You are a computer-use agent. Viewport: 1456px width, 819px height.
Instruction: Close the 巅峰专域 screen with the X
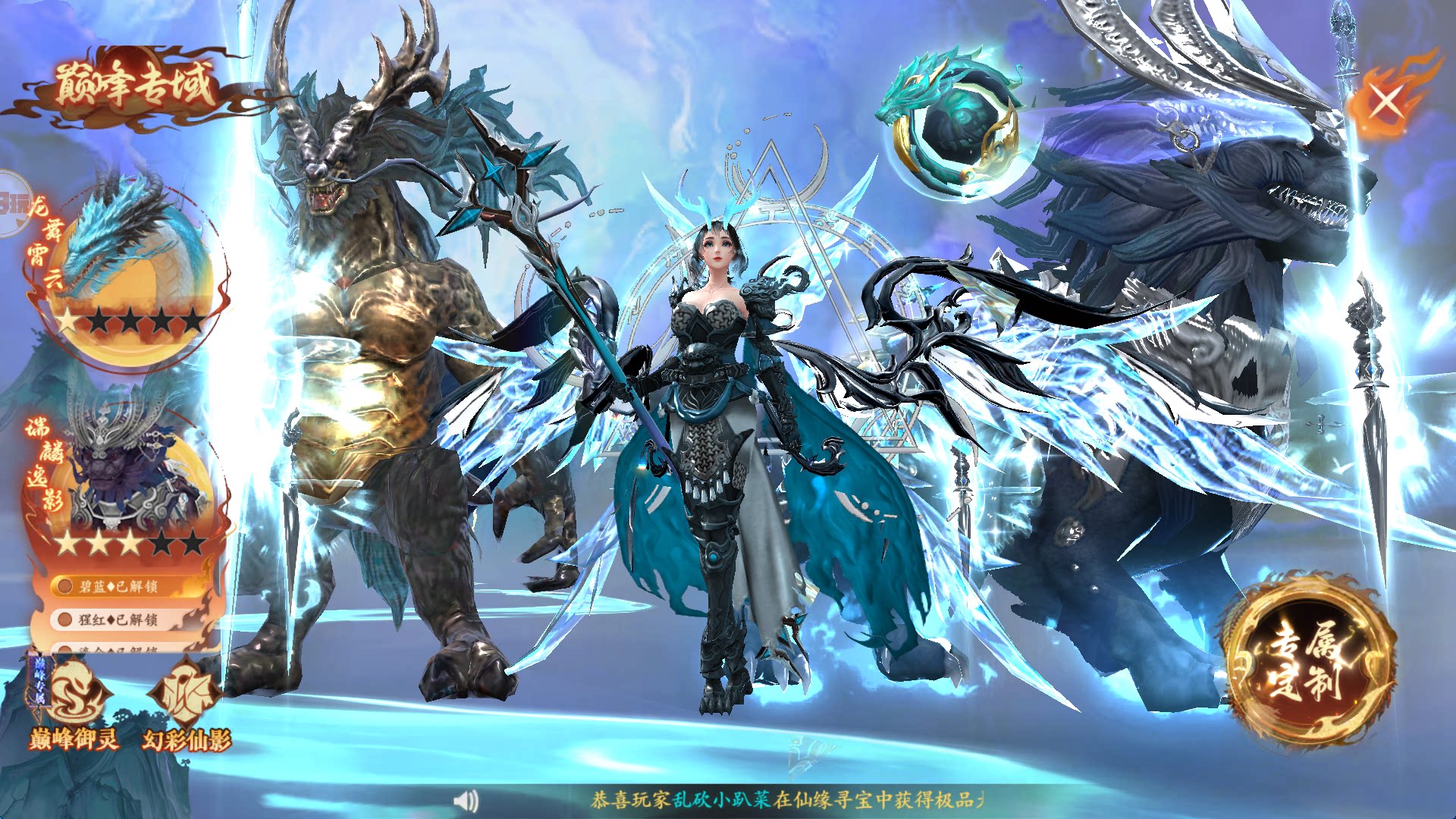(x=1387, y=102)
